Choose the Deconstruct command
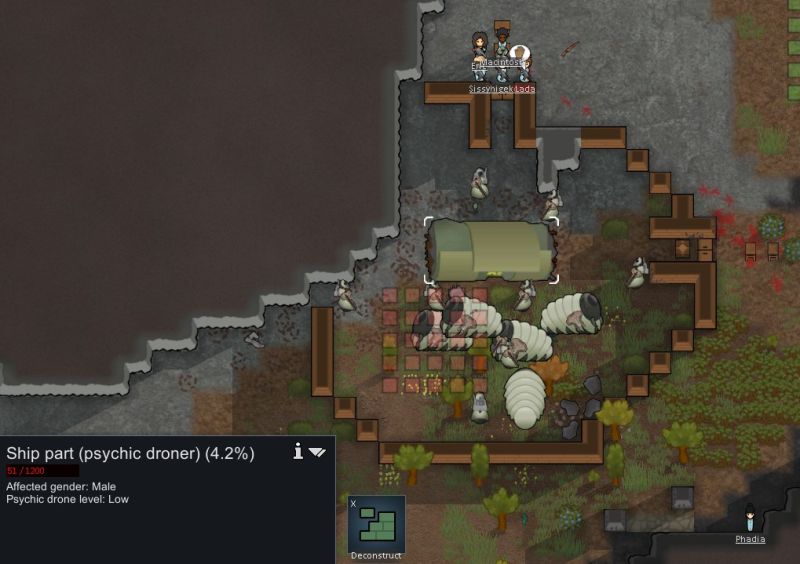The width and height of the screenshot is (800, 564). coord(376,526)
